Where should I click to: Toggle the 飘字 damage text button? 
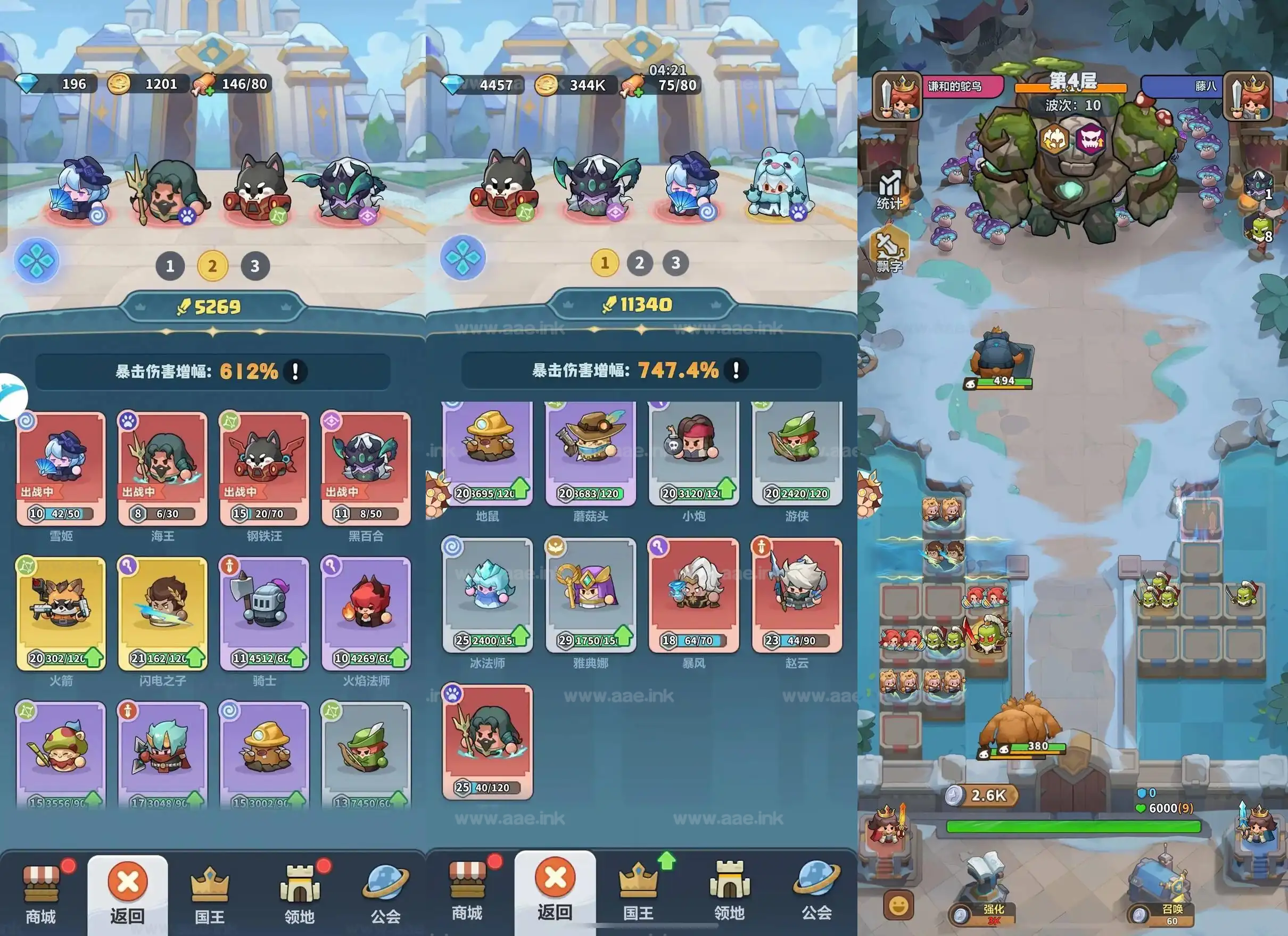click(x=889, y=250)
